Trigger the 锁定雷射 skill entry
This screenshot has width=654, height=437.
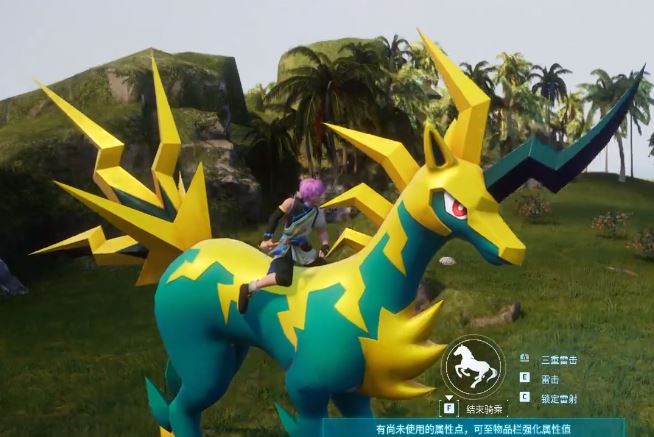point(559,398)
